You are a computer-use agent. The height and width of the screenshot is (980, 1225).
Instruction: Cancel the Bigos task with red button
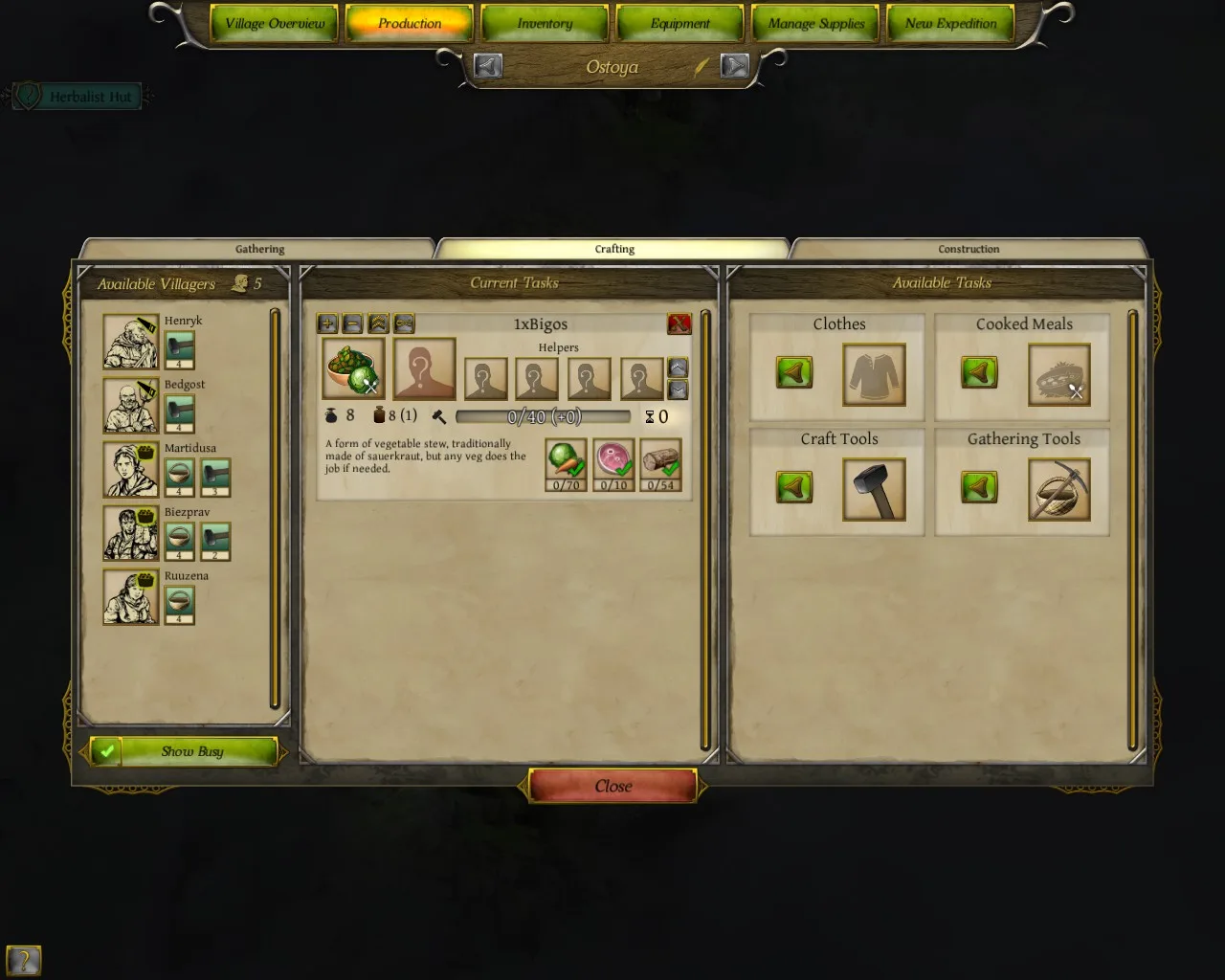[679, 323]
